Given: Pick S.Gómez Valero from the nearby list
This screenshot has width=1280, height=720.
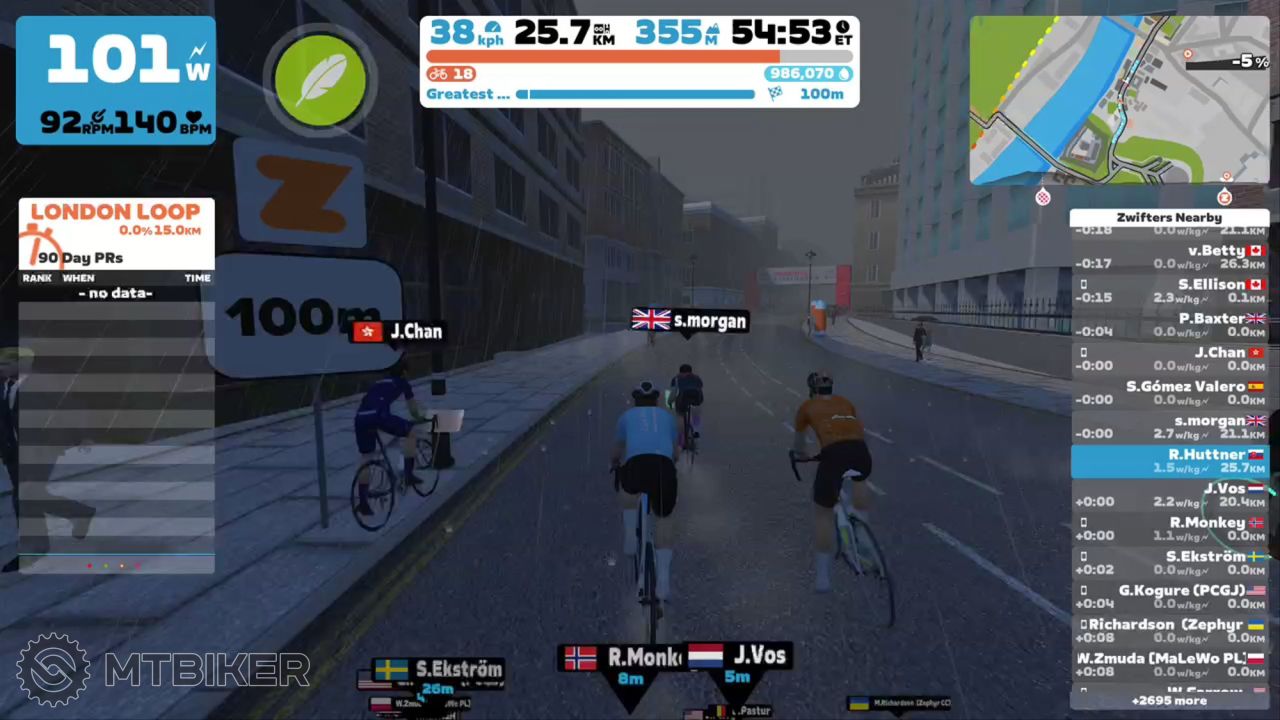Looking at the screenshot, I should pyautogui.click(x=1169, y=393).
